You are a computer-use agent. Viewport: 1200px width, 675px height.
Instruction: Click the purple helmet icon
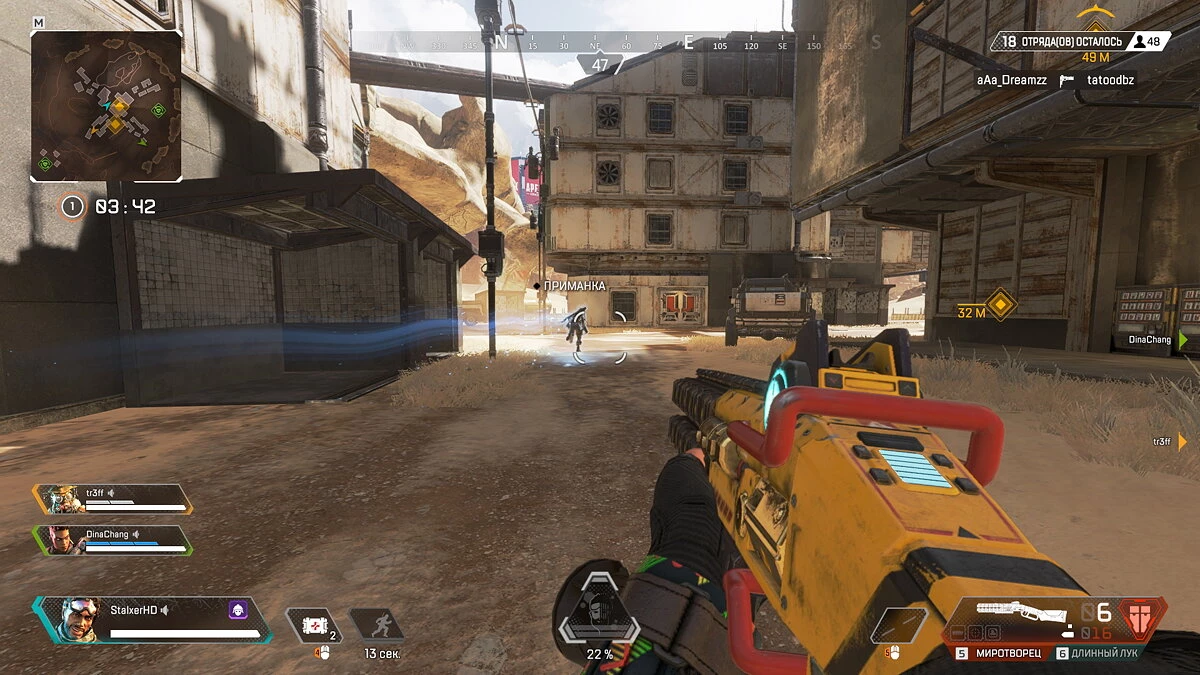tap(238, 609)
